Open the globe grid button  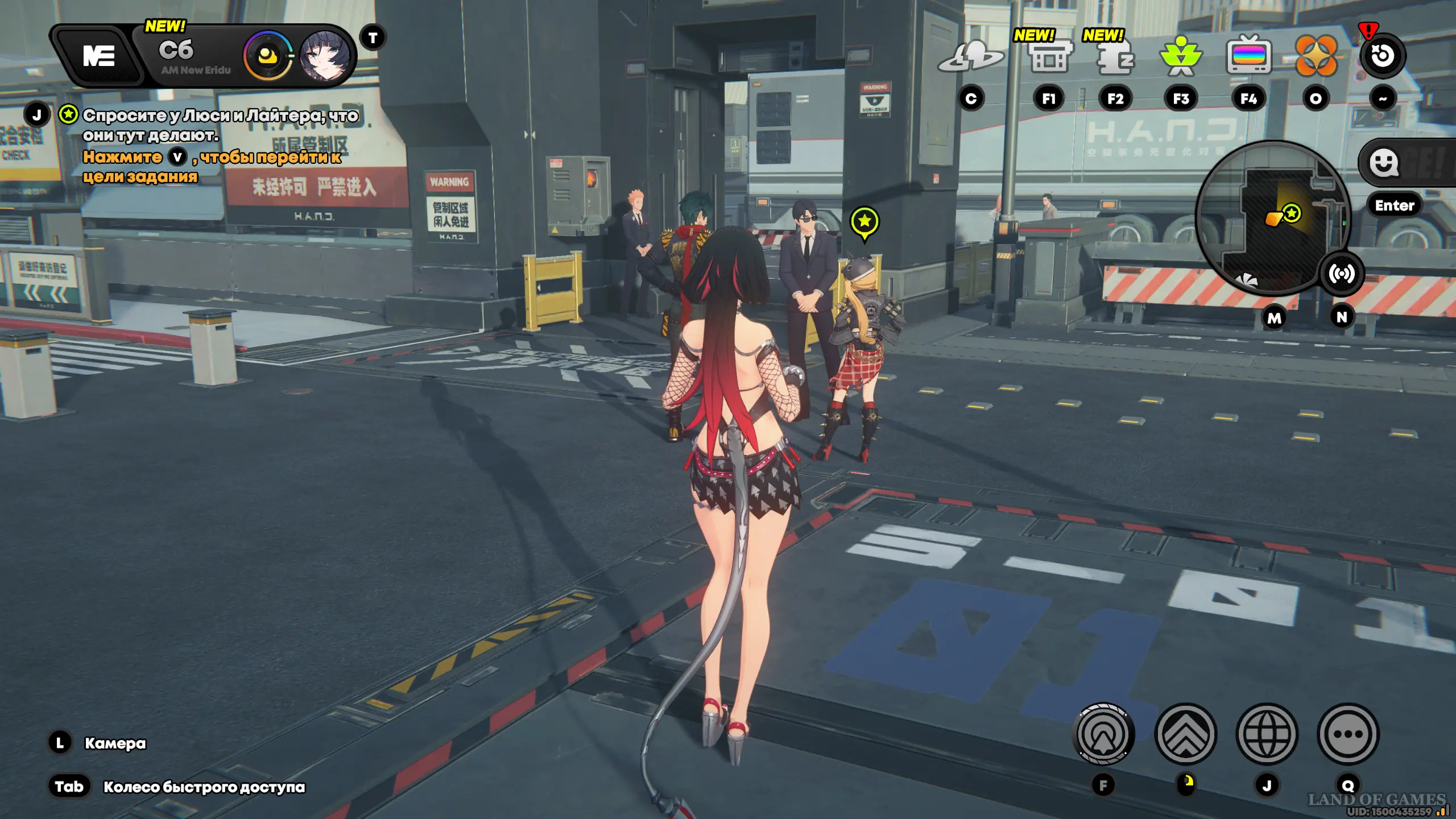[1267, 734]
